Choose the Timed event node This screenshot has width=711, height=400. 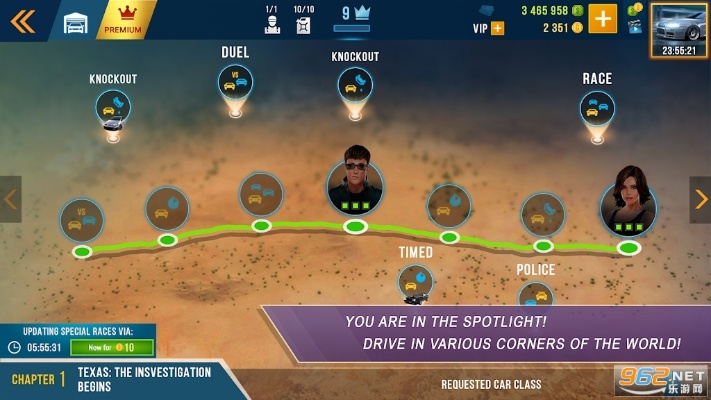415,281
